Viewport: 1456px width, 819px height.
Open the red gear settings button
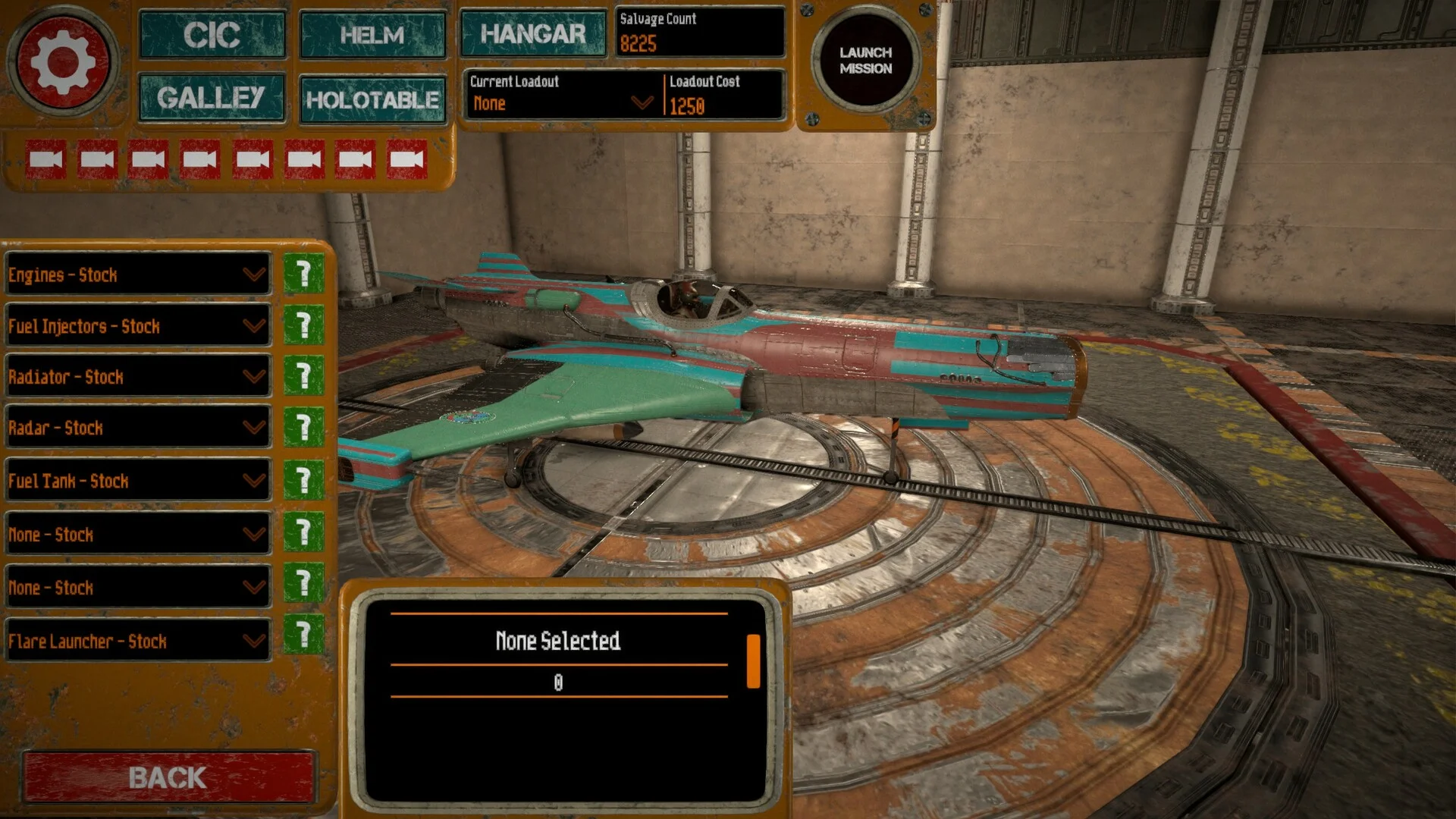(x=62, y=62)
